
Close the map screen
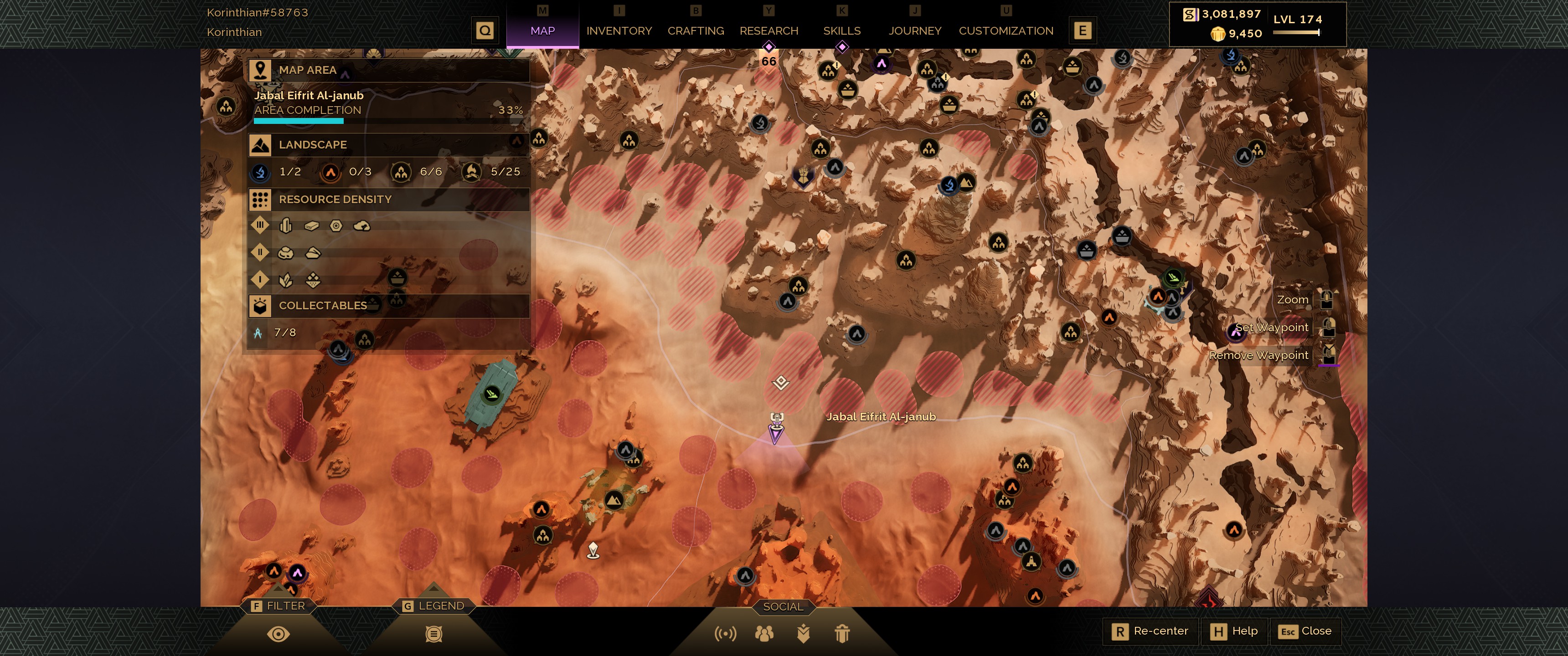click(1305, 631)
